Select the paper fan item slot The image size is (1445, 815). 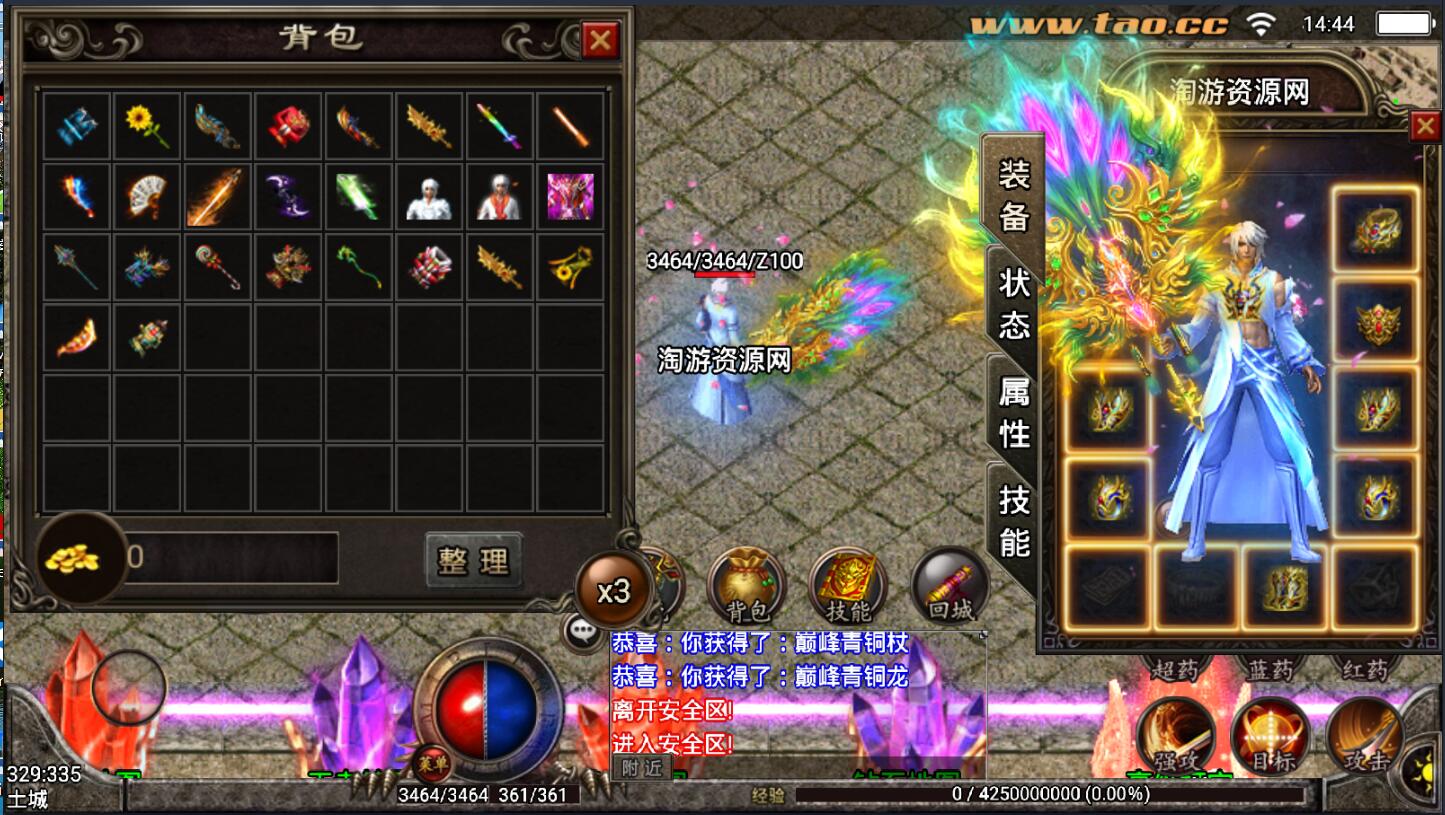(x=147, y=196)
